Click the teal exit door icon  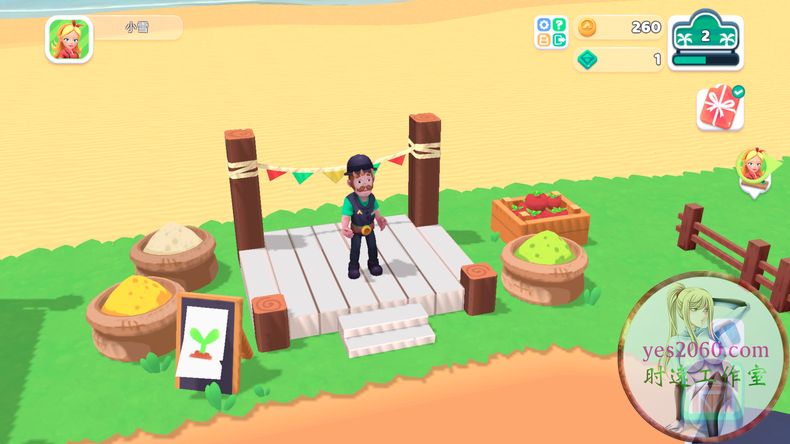[x=559, y=40]
